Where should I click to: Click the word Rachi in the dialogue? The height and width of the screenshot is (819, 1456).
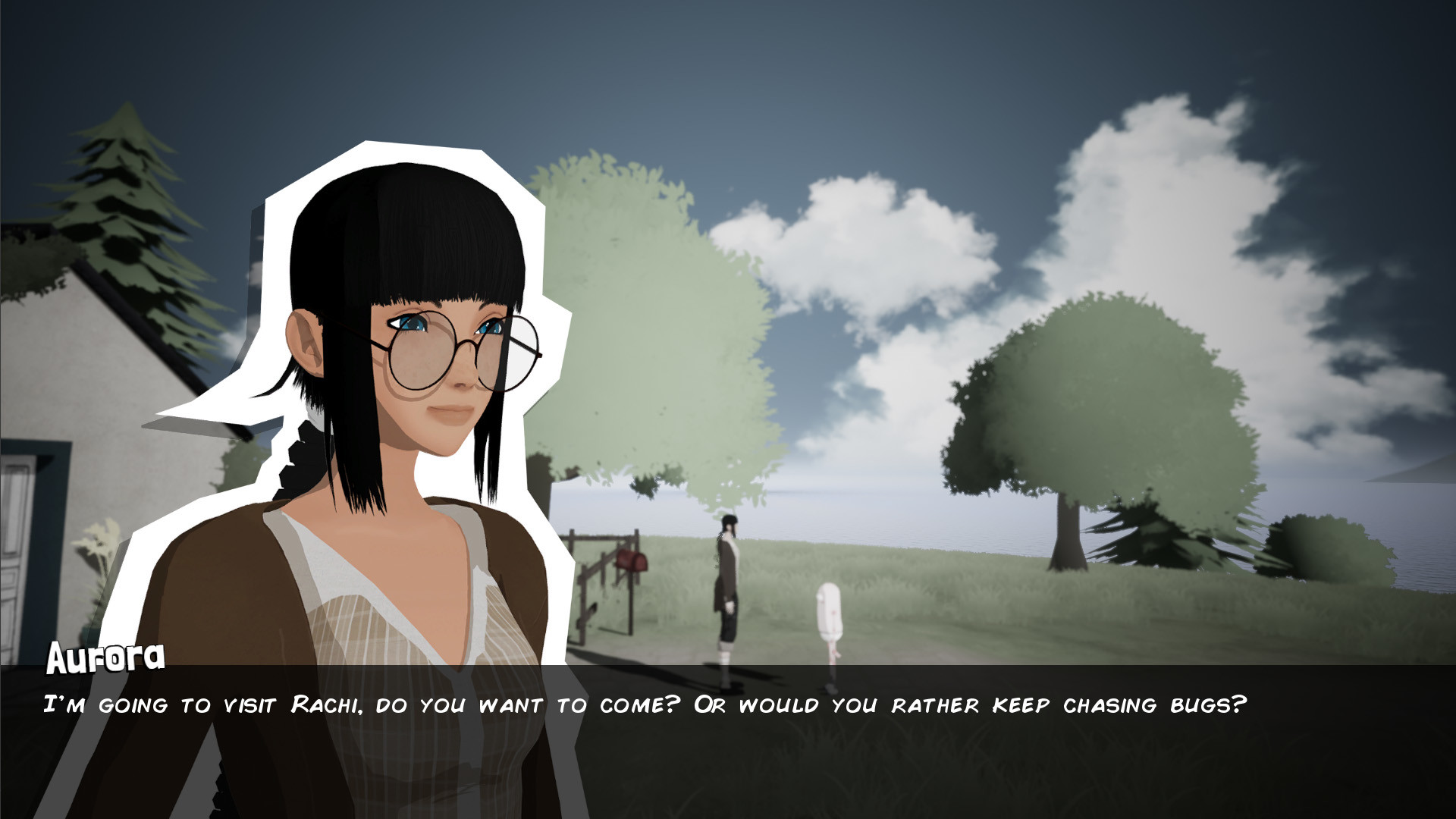point(322,704)
